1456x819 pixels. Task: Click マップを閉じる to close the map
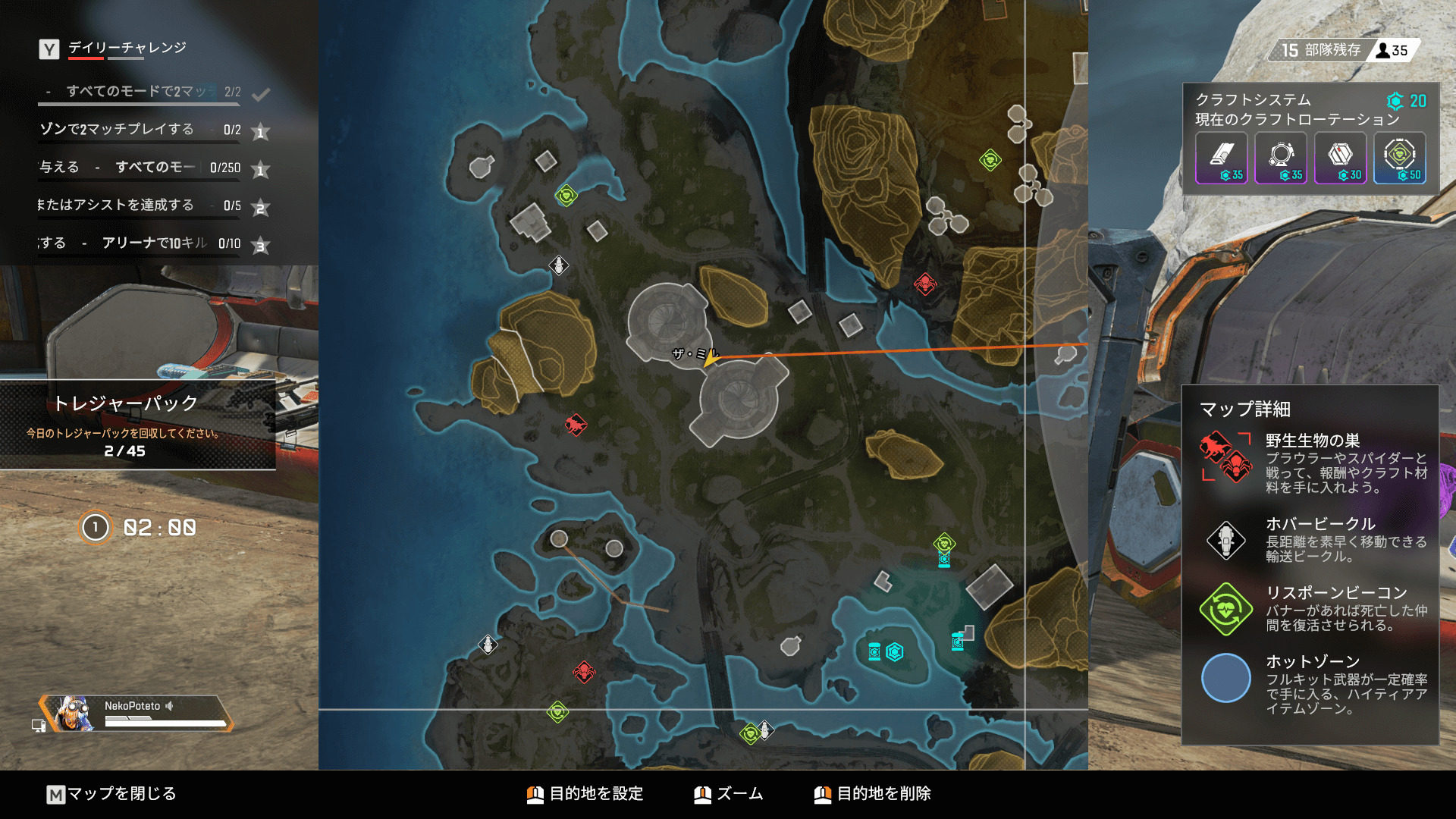pos(111,794)
